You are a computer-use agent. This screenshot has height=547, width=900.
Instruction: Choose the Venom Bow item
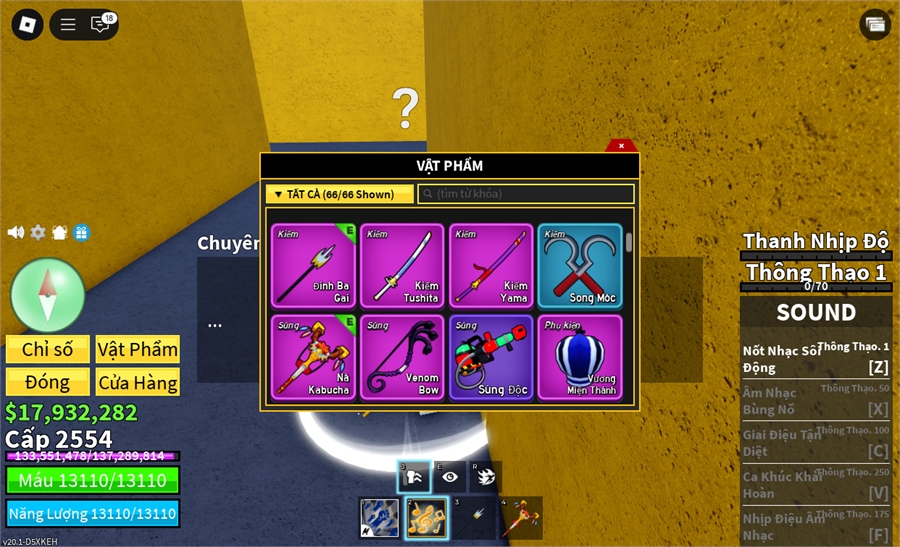[402, 357]
